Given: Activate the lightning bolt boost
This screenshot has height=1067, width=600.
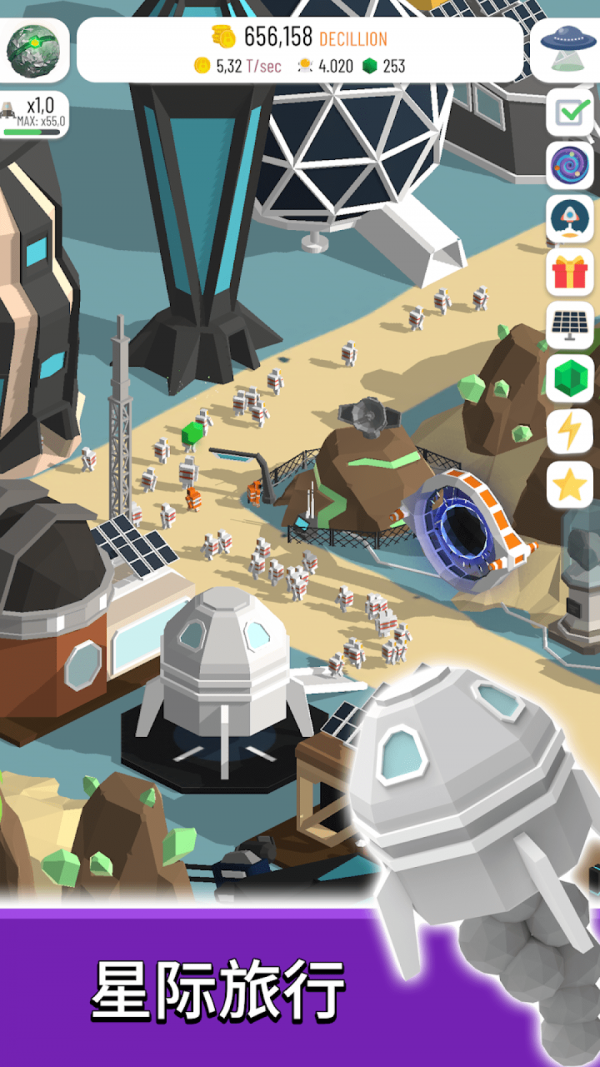Looking at the screenshot, I should point(570,431).
